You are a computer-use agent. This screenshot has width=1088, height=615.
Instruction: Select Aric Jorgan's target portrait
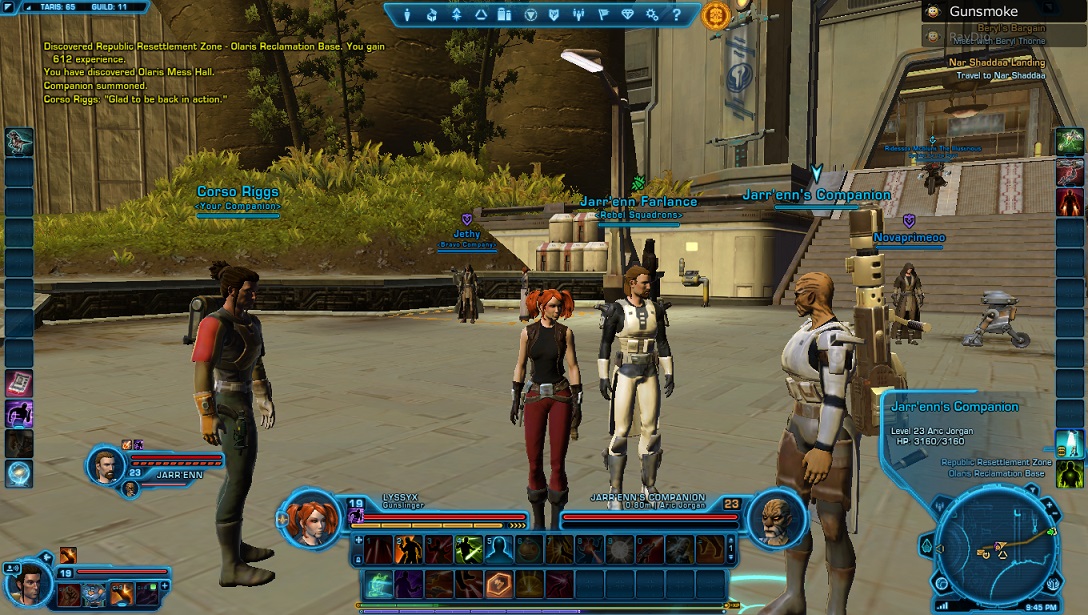pos(777,517)
